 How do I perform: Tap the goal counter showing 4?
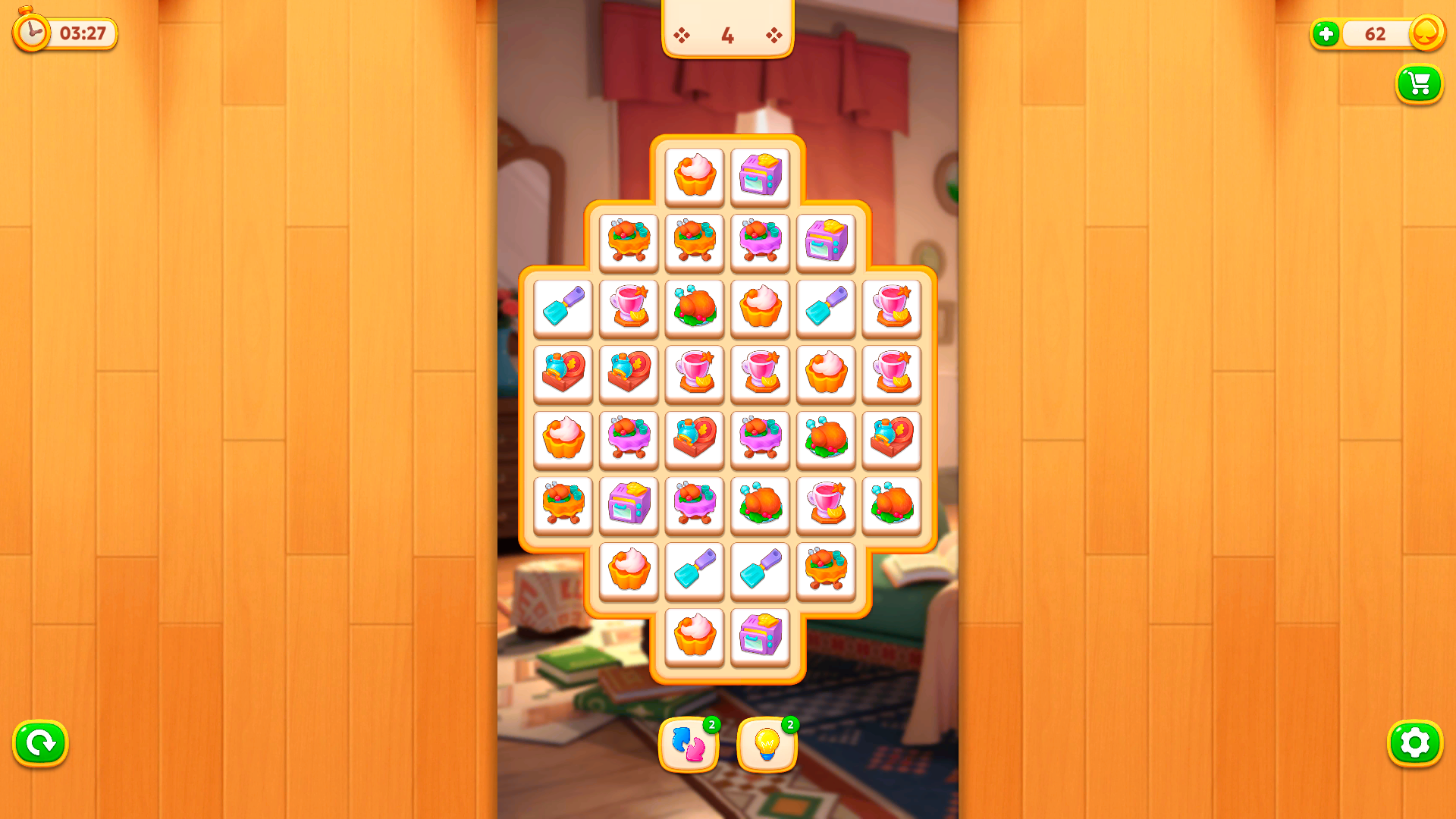[x=727, y=34]
